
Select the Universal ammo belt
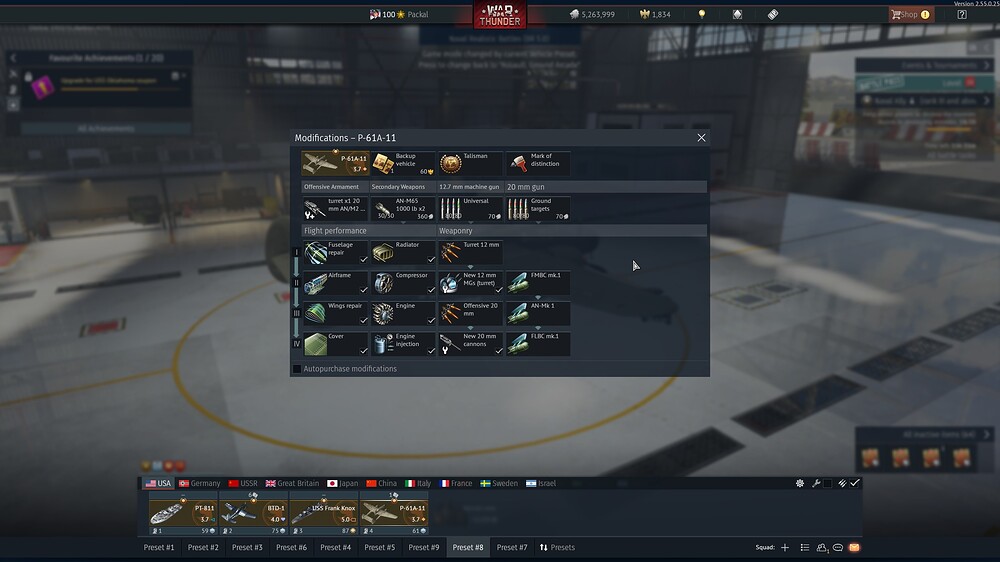point(471,208)
